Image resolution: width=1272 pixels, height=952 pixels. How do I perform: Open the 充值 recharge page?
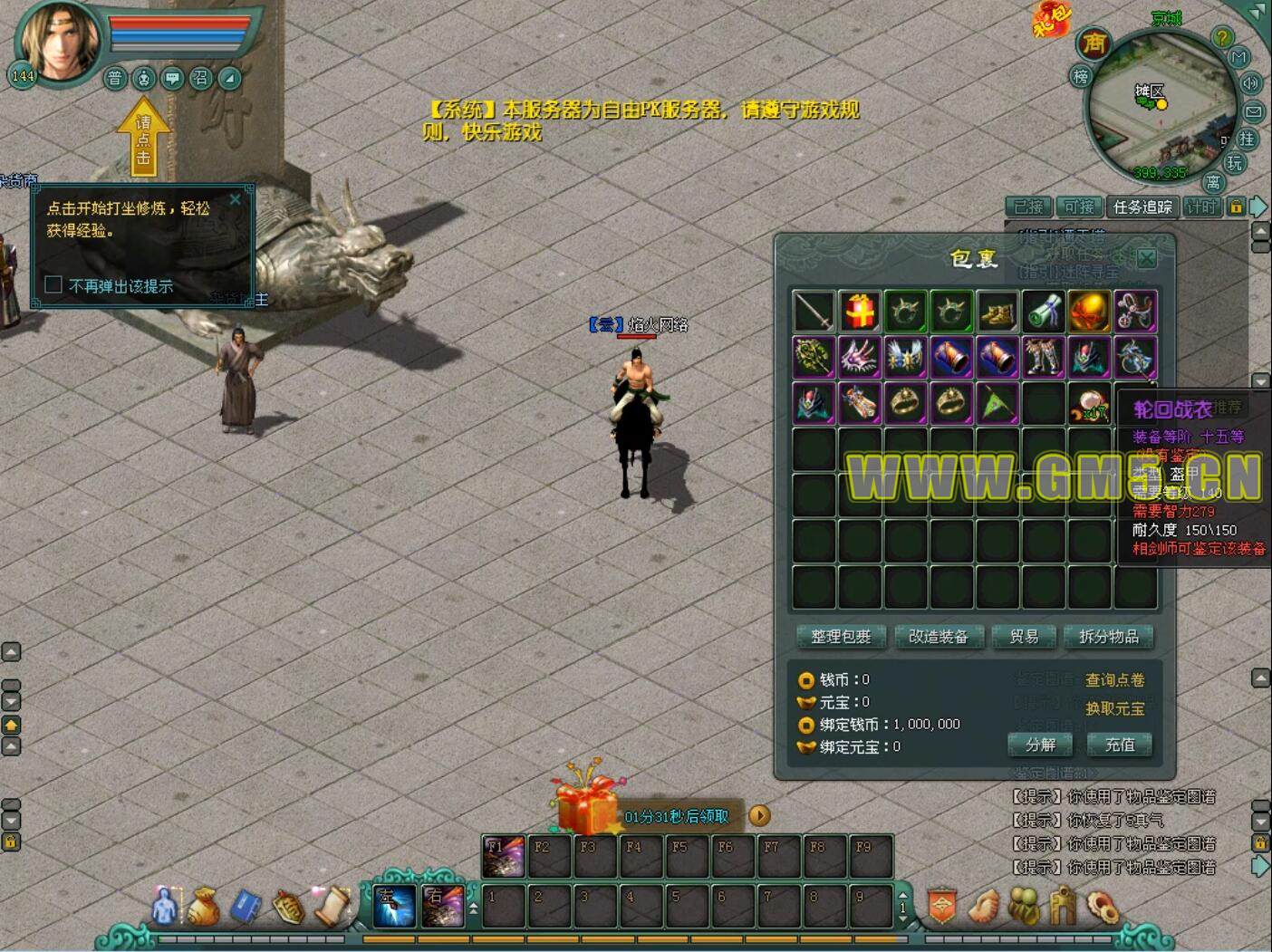click(x=1120, y=745)
